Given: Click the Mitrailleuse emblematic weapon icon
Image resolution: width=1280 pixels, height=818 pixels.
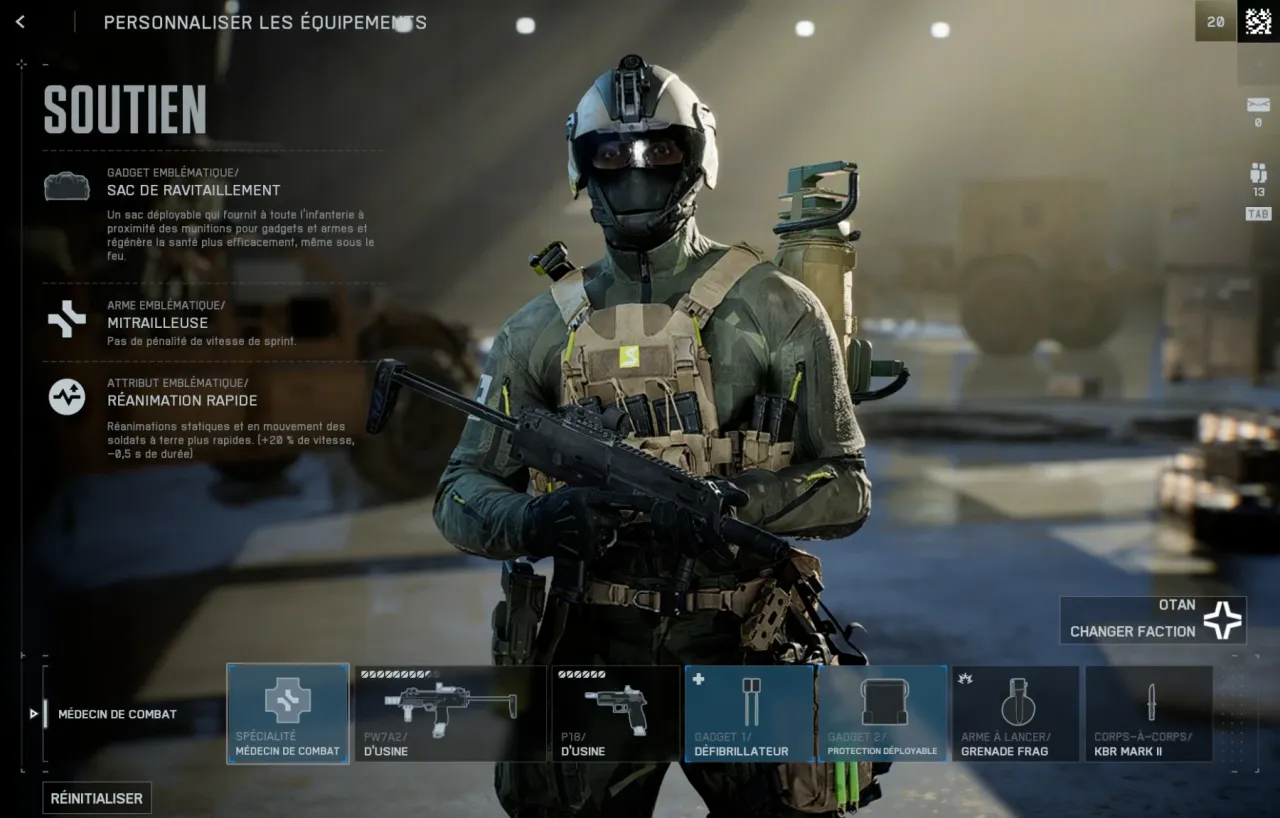Looking at the screenshot, I should (66, 317).
